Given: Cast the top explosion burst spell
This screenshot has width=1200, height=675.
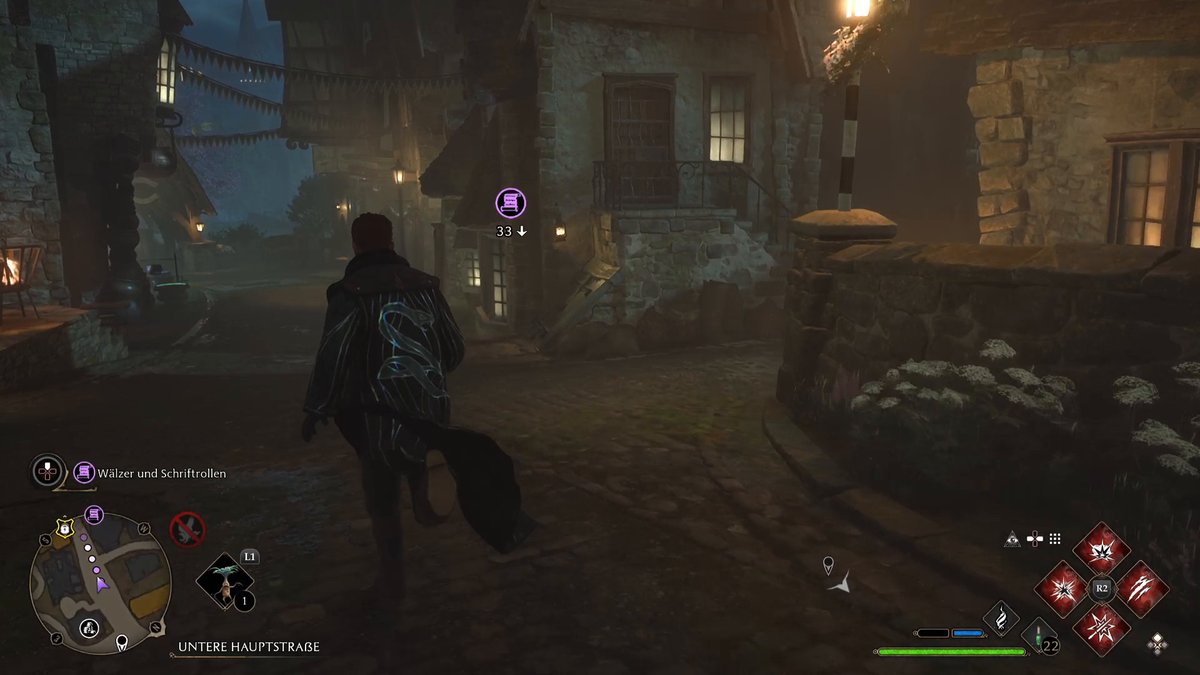Looking at the screenshot, I should tap(1102, 550).
